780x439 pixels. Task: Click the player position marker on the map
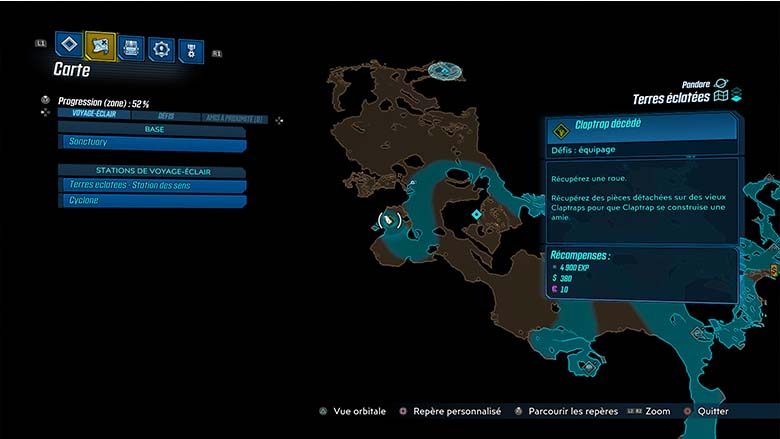tap(387, 219)
